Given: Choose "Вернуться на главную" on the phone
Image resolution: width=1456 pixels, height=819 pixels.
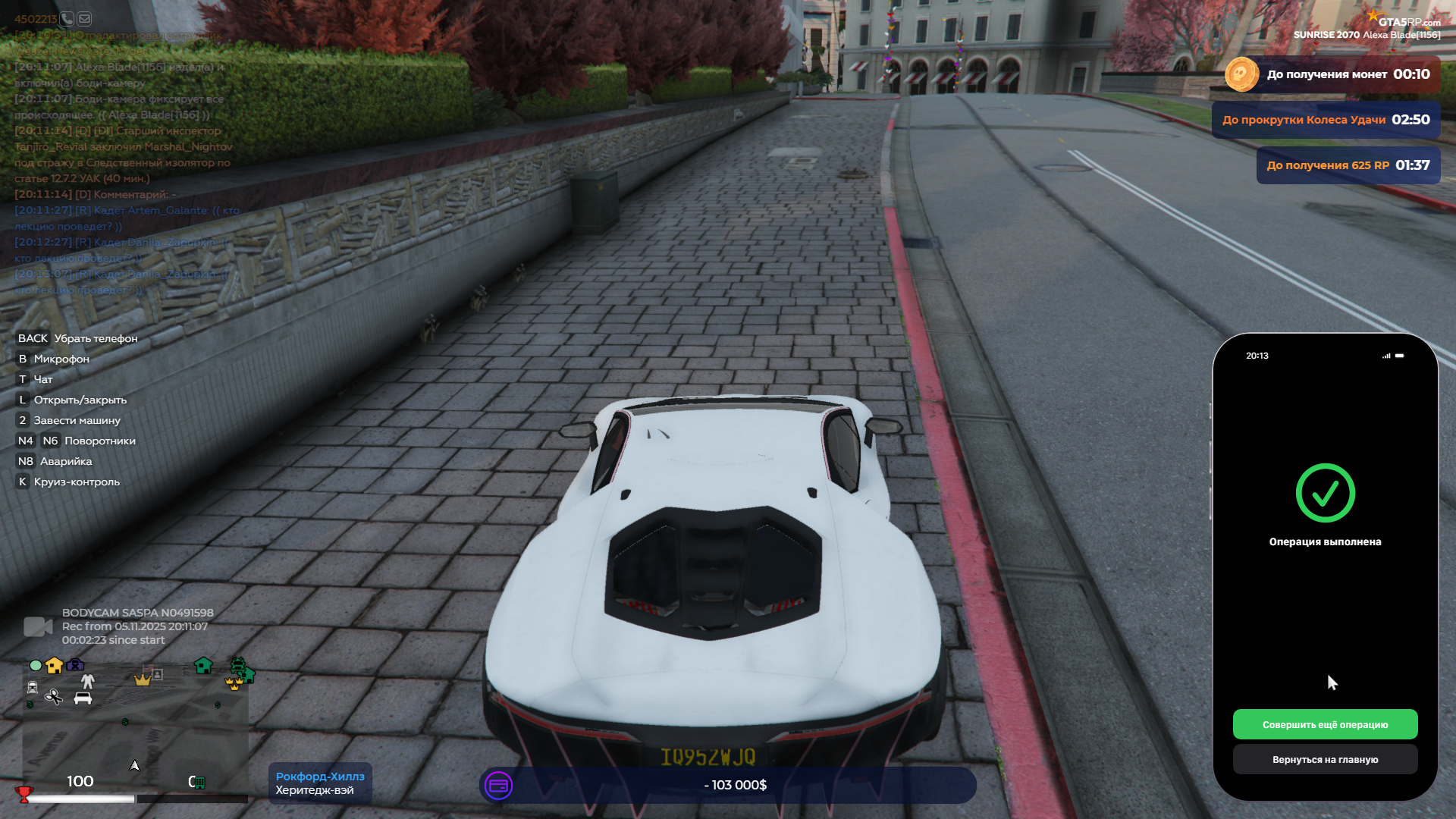Looking at the screenshot, I should pyautogui.click(x=1325, y=759).
